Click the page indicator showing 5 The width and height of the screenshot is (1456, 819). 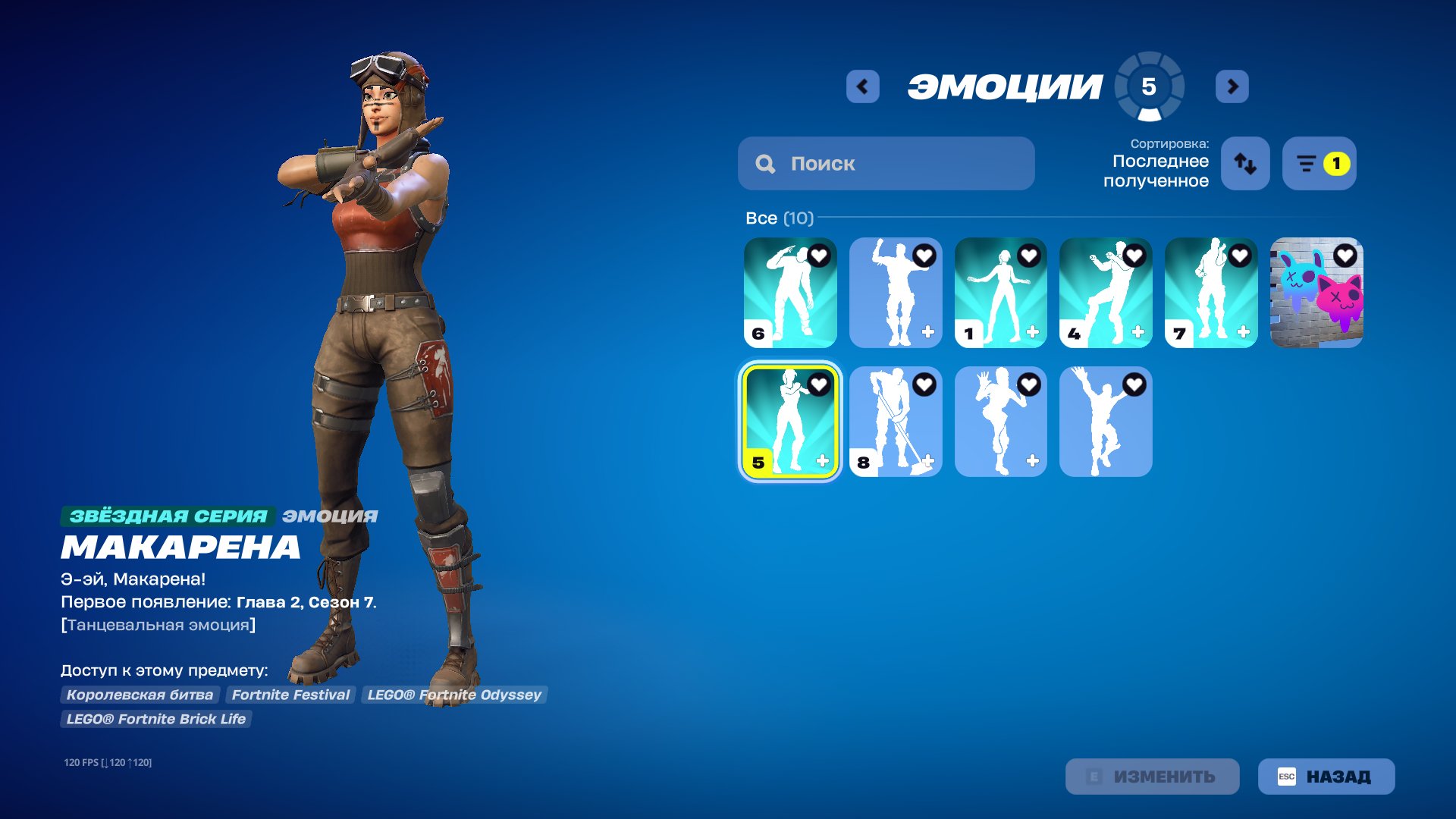point(1150,86)
